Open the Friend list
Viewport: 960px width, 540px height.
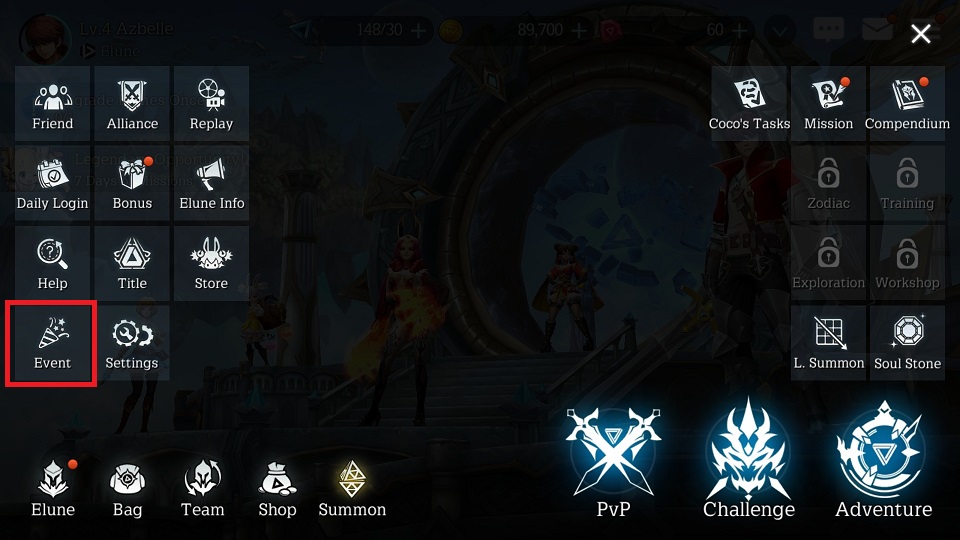coord(52,103)
